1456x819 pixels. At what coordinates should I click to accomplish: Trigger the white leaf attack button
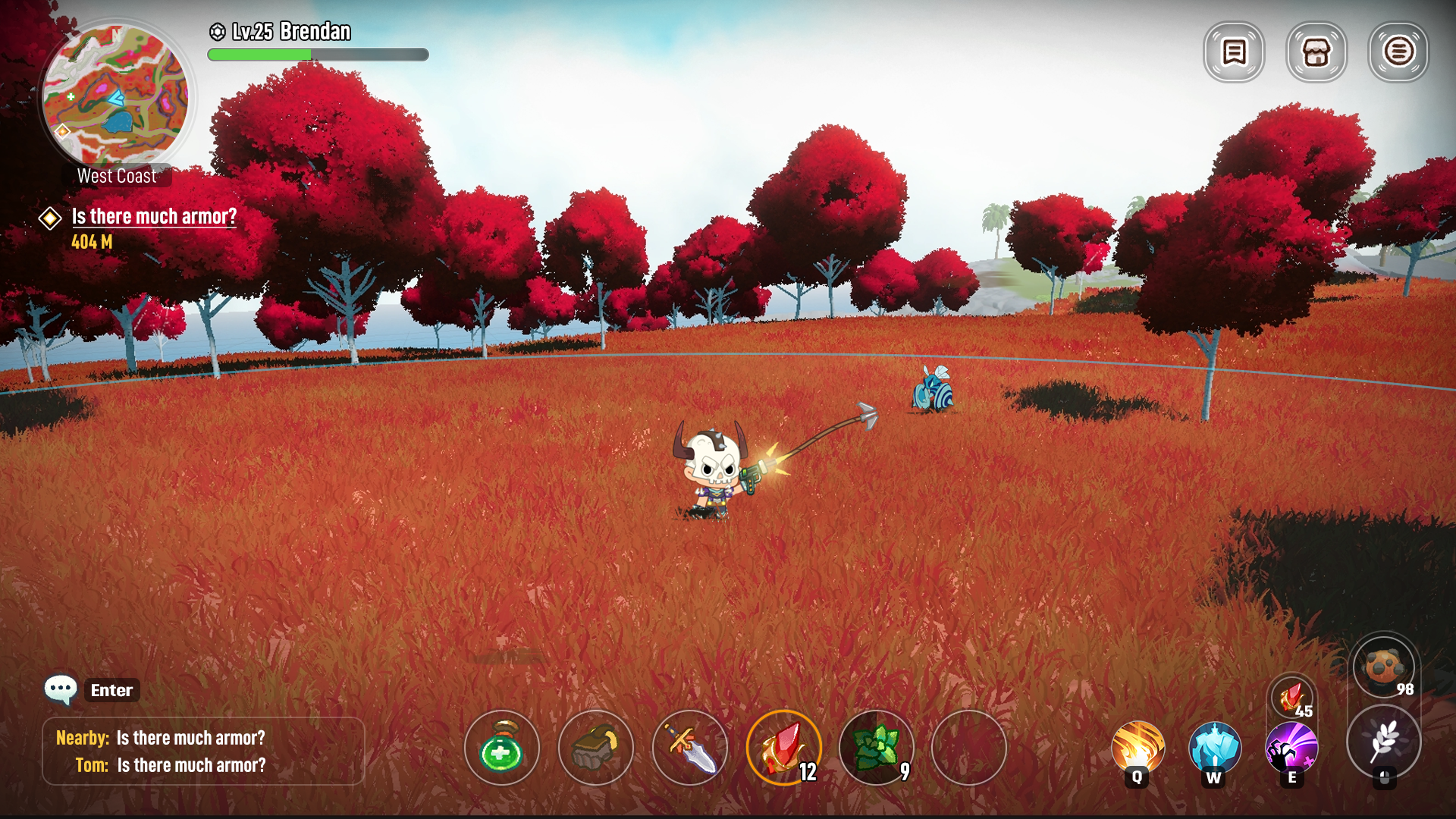coord(1384,742)
